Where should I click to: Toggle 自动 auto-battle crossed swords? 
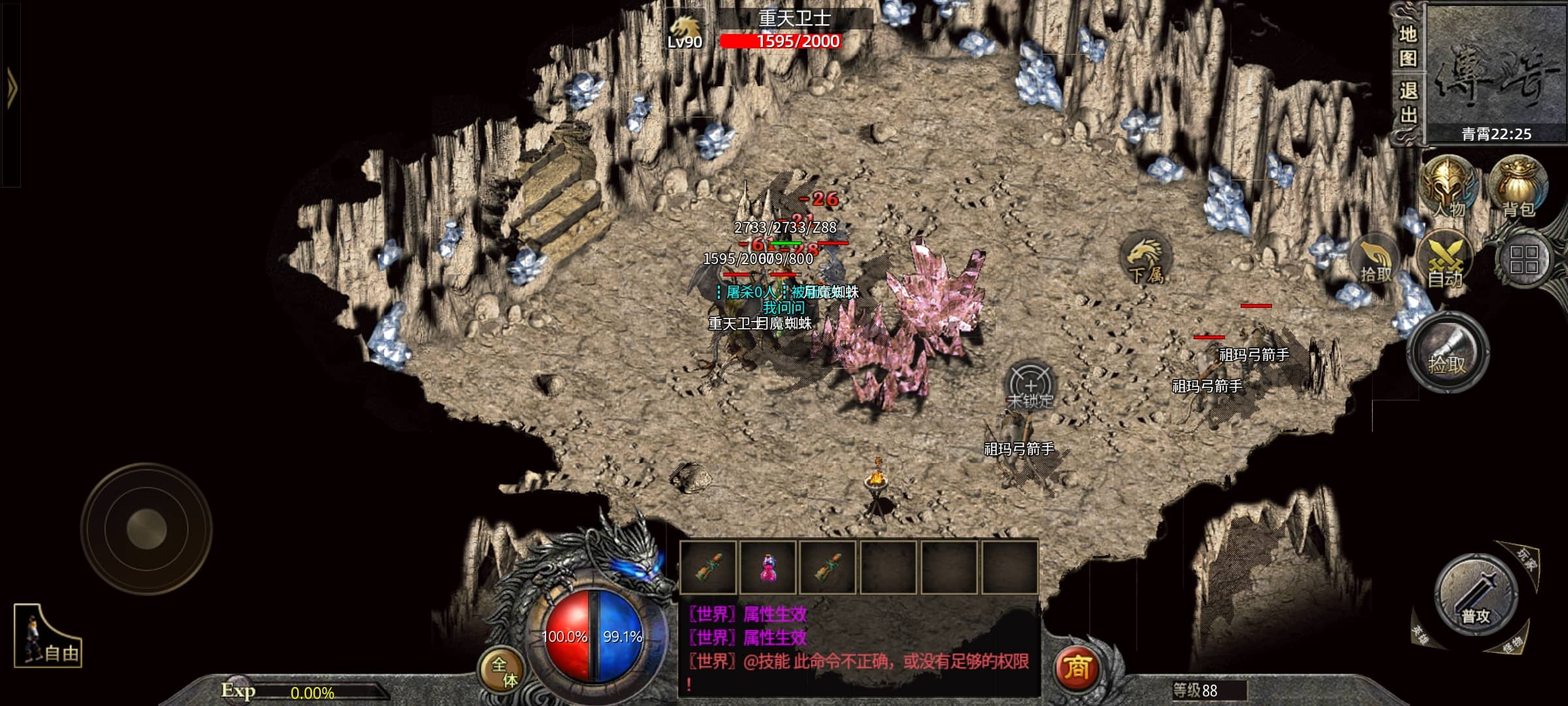pos(1445,263)
